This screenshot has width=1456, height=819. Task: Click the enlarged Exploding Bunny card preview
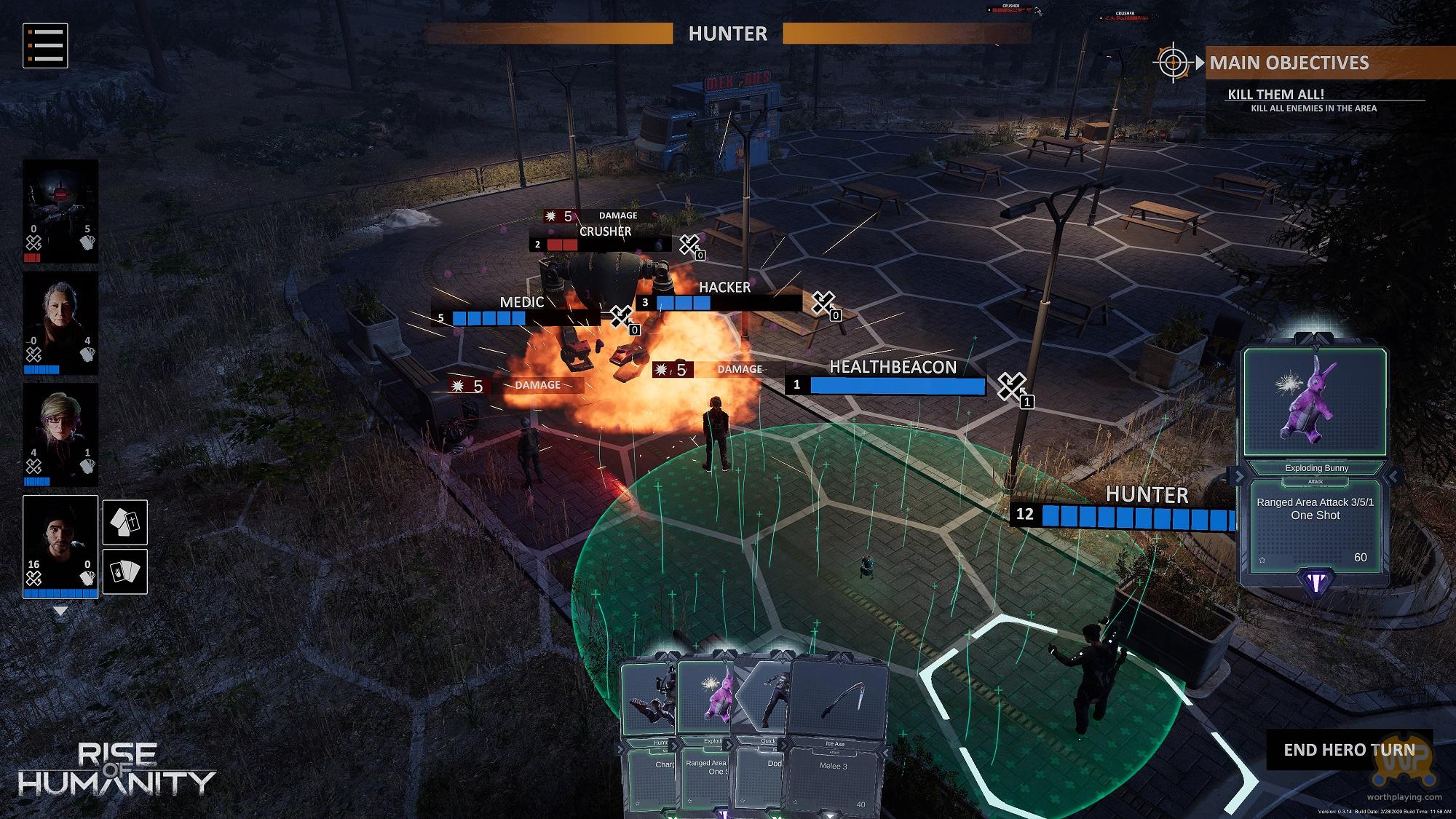[1315, 466]
